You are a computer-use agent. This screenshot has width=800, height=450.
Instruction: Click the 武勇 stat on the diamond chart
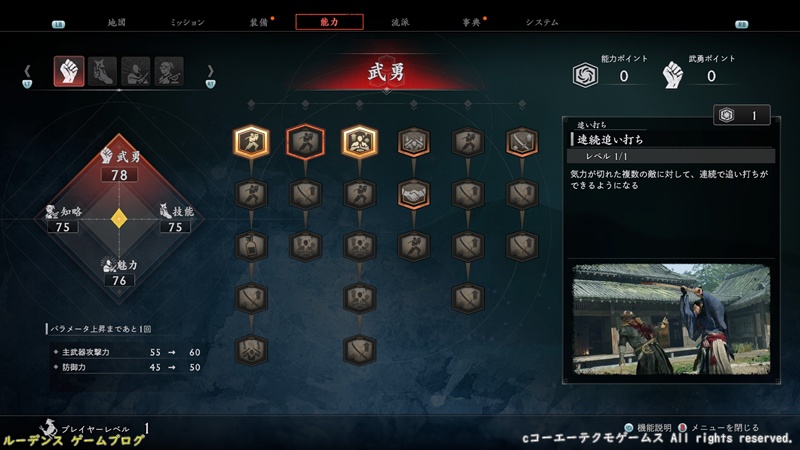pyautogui.click(x=122, y=165)
